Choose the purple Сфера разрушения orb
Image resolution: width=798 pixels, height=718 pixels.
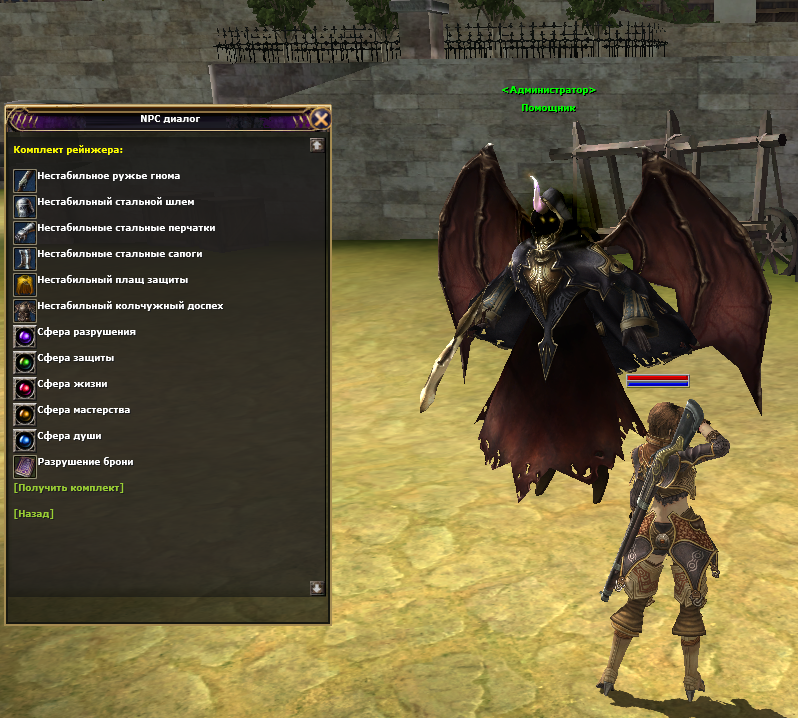click(25, 336)
